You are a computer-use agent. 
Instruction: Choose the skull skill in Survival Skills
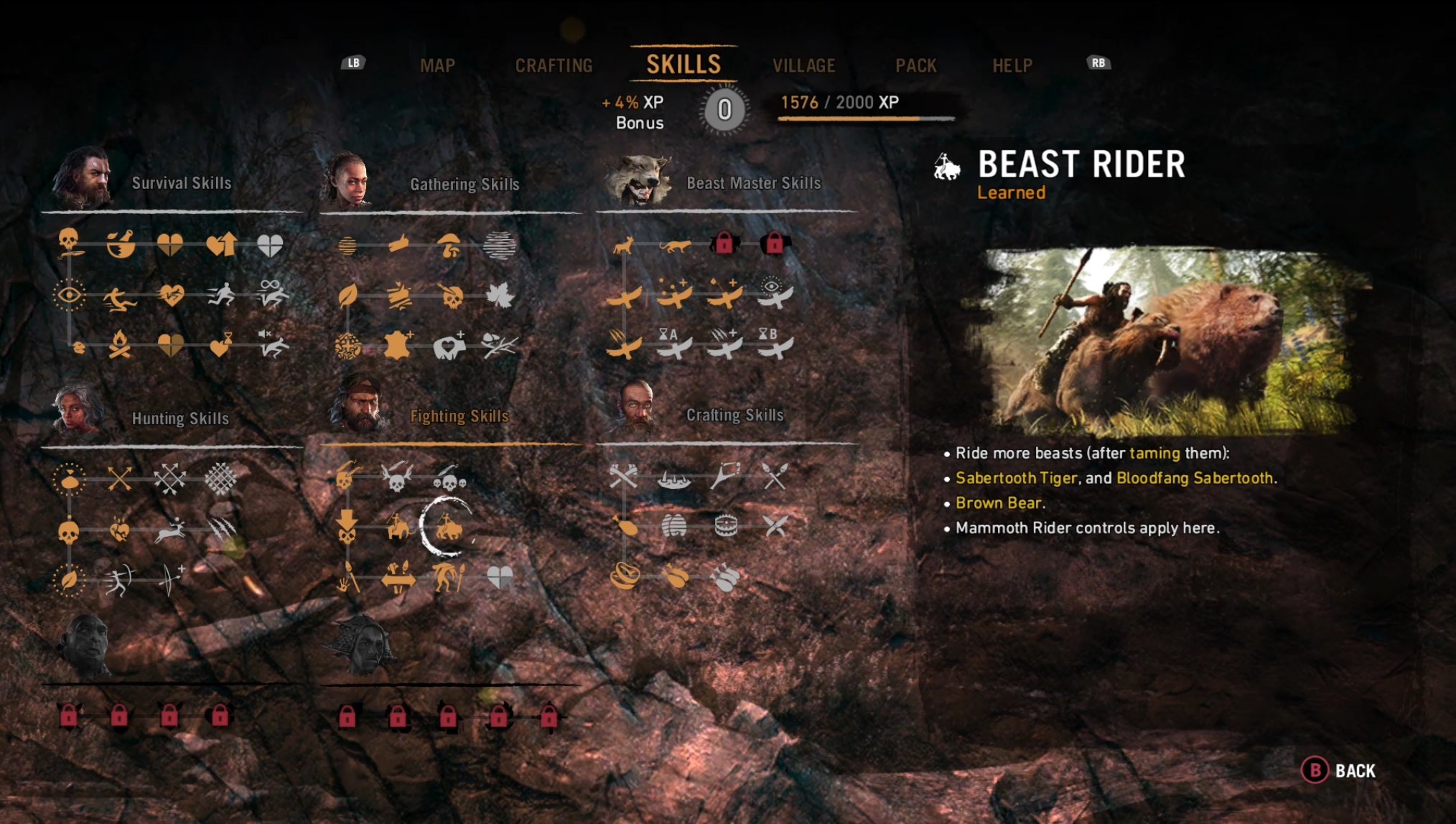[x=69, y=240]
